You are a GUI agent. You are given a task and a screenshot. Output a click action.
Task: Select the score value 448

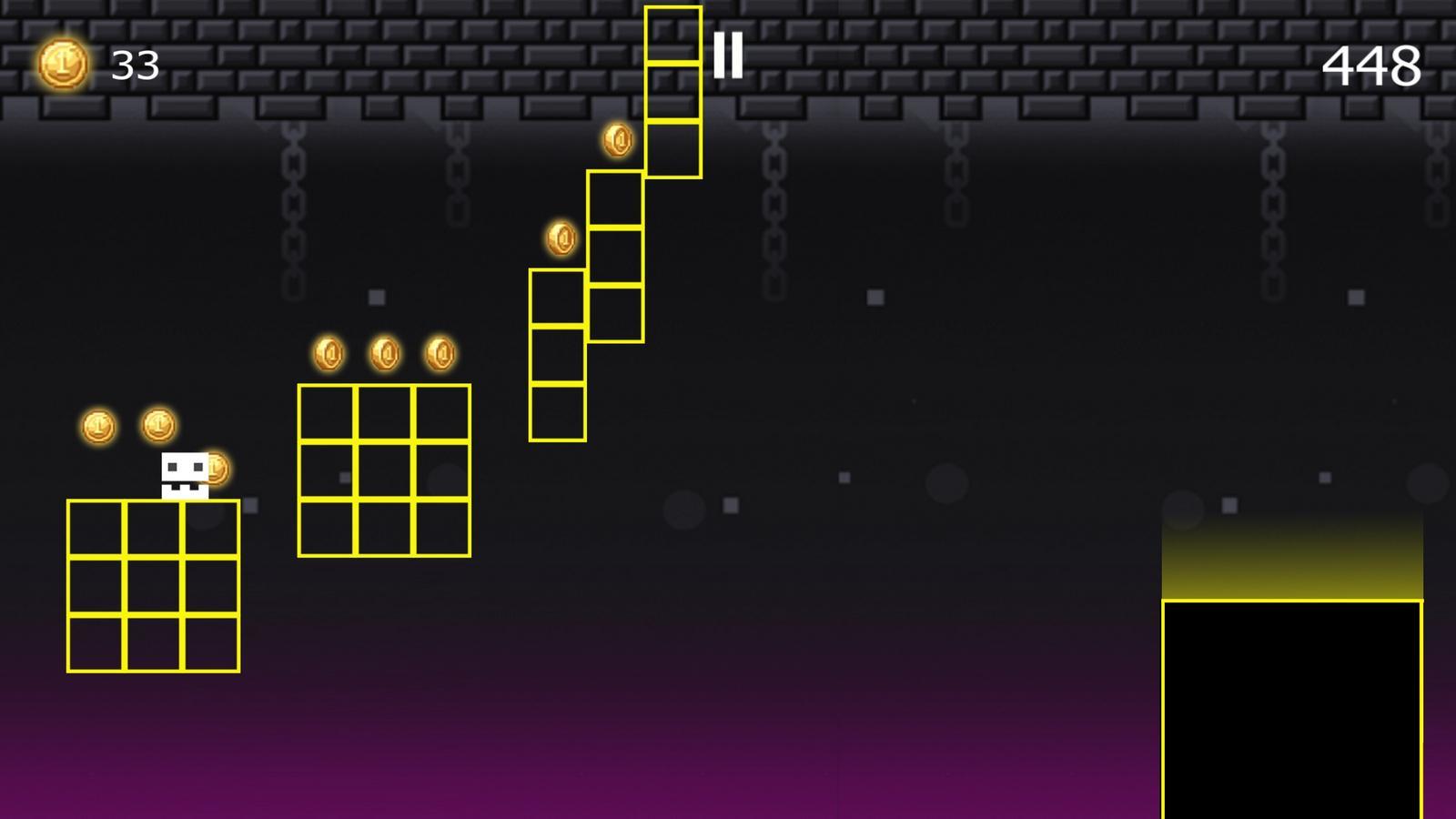[x=1372, y=64]
